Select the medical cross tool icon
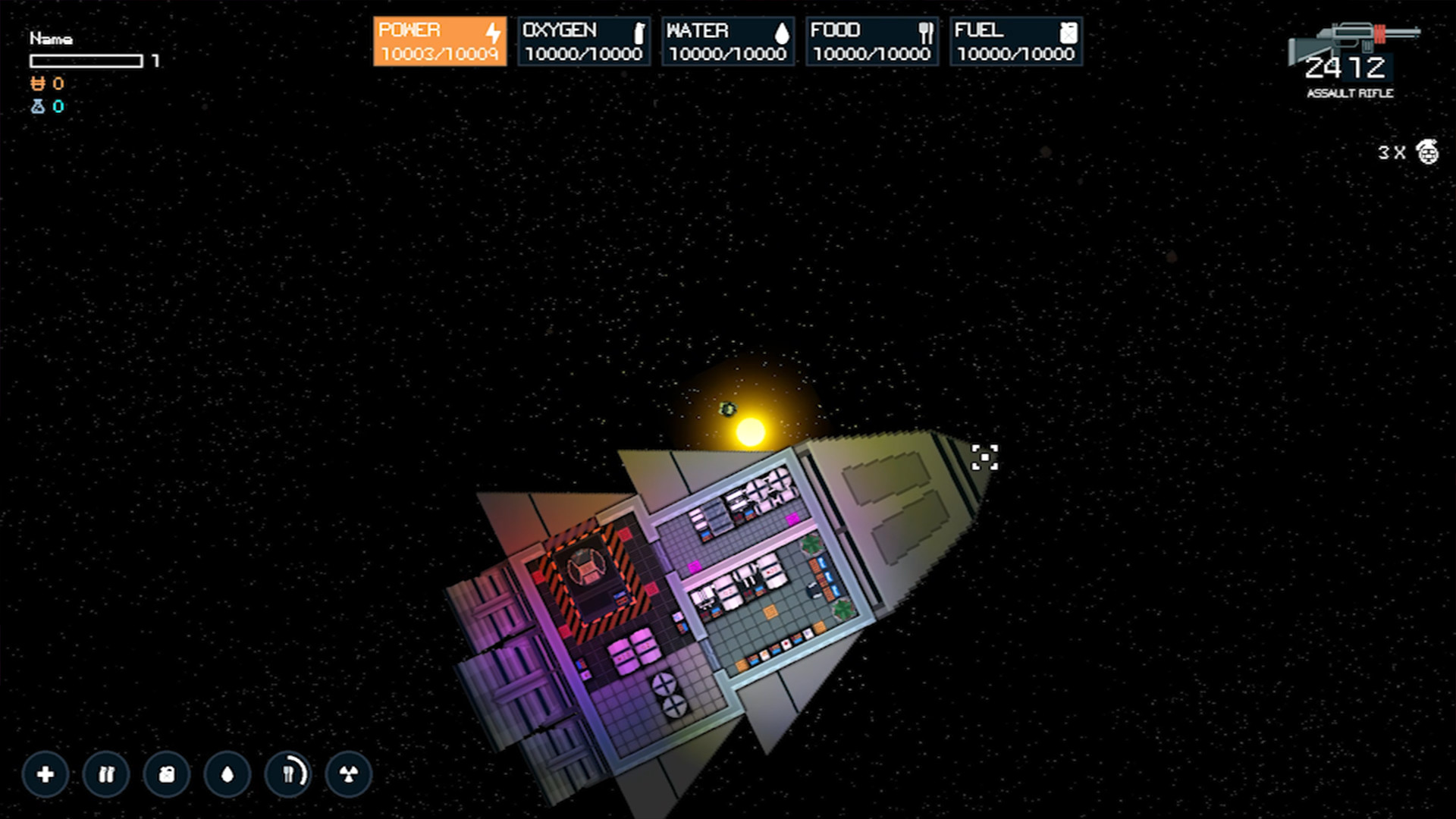 tap(45, 775)
